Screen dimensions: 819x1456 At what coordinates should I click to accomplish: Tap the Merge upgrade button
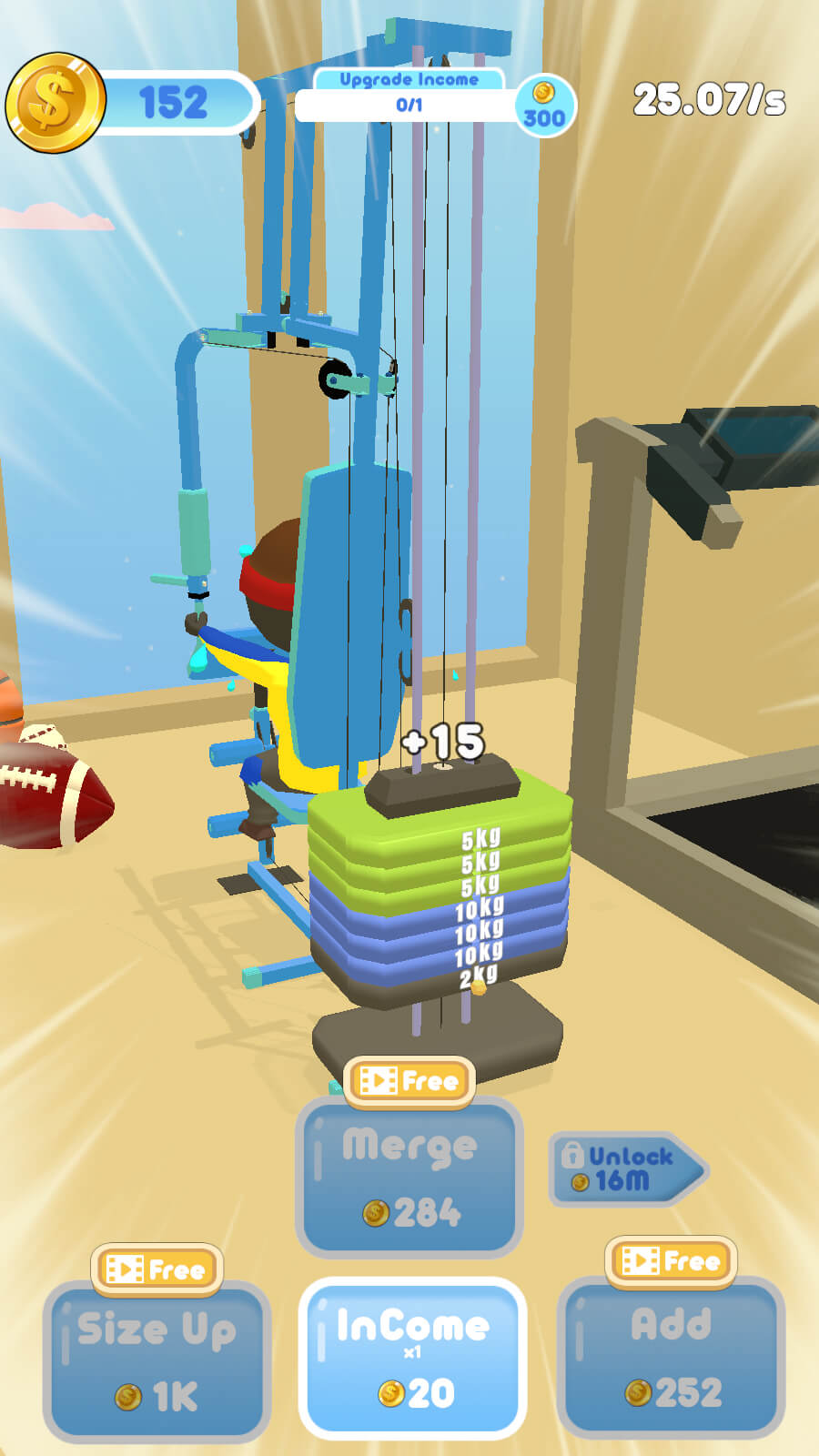point(409,1178)
